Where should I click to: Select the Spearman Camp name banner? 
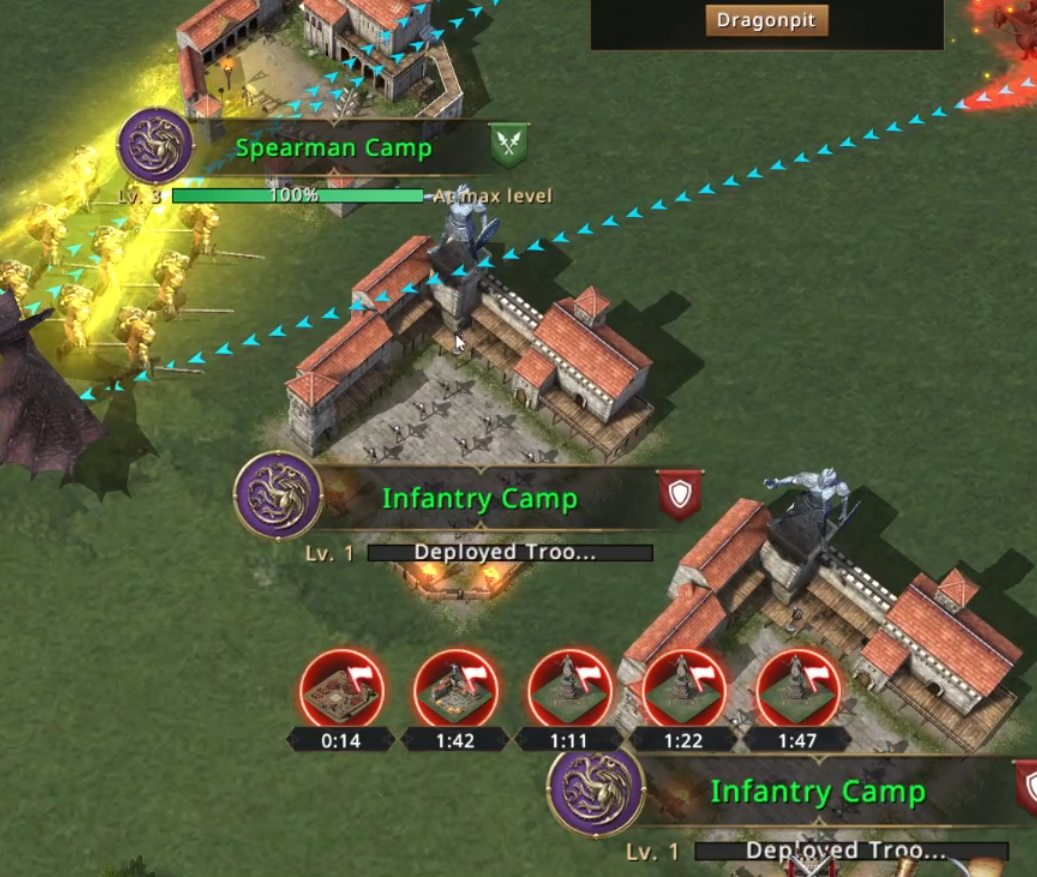[x=334, y=149]
